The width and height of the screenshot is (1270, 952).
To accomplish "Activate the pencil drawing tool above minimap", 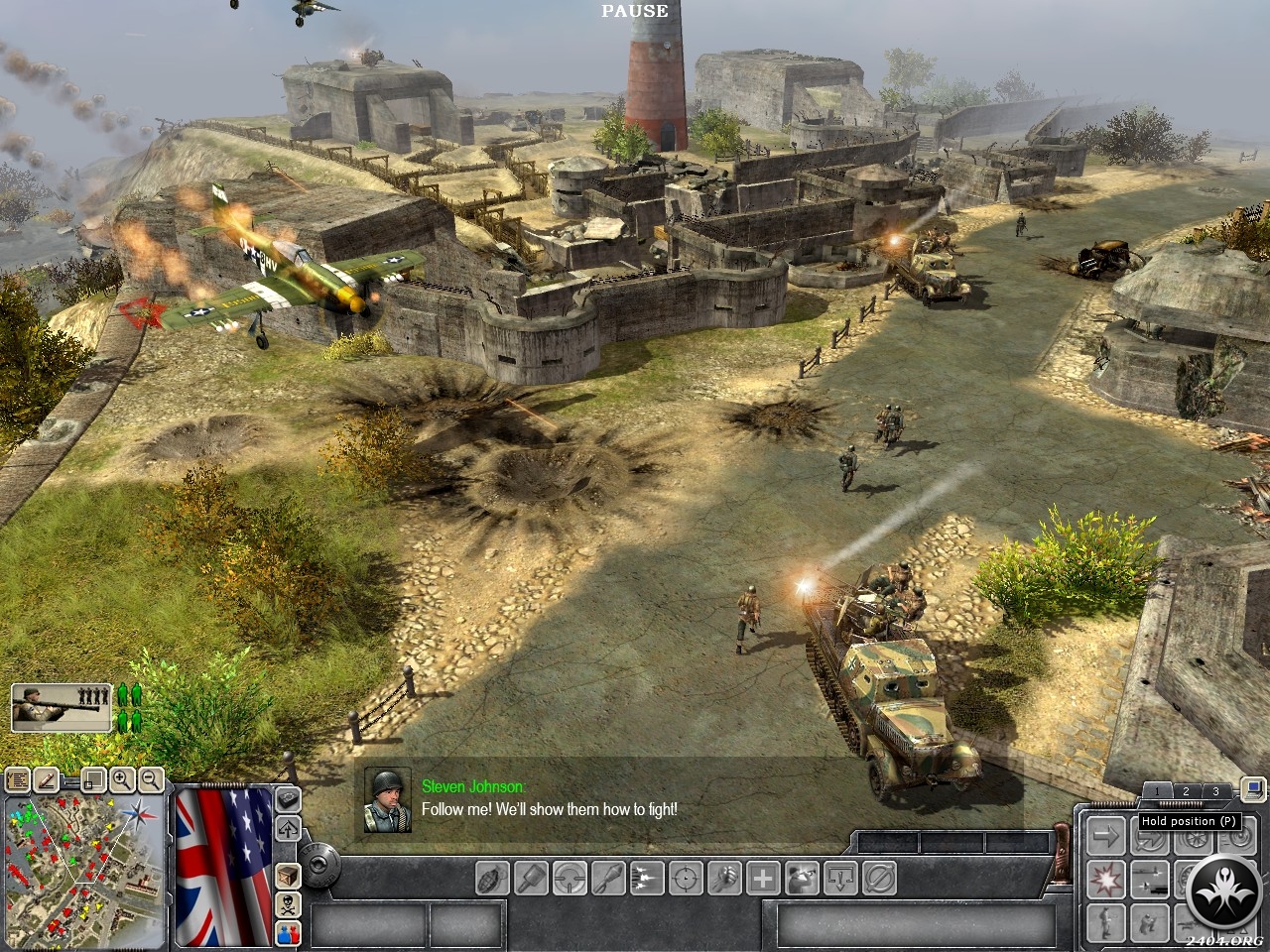I will pos(45,780).
